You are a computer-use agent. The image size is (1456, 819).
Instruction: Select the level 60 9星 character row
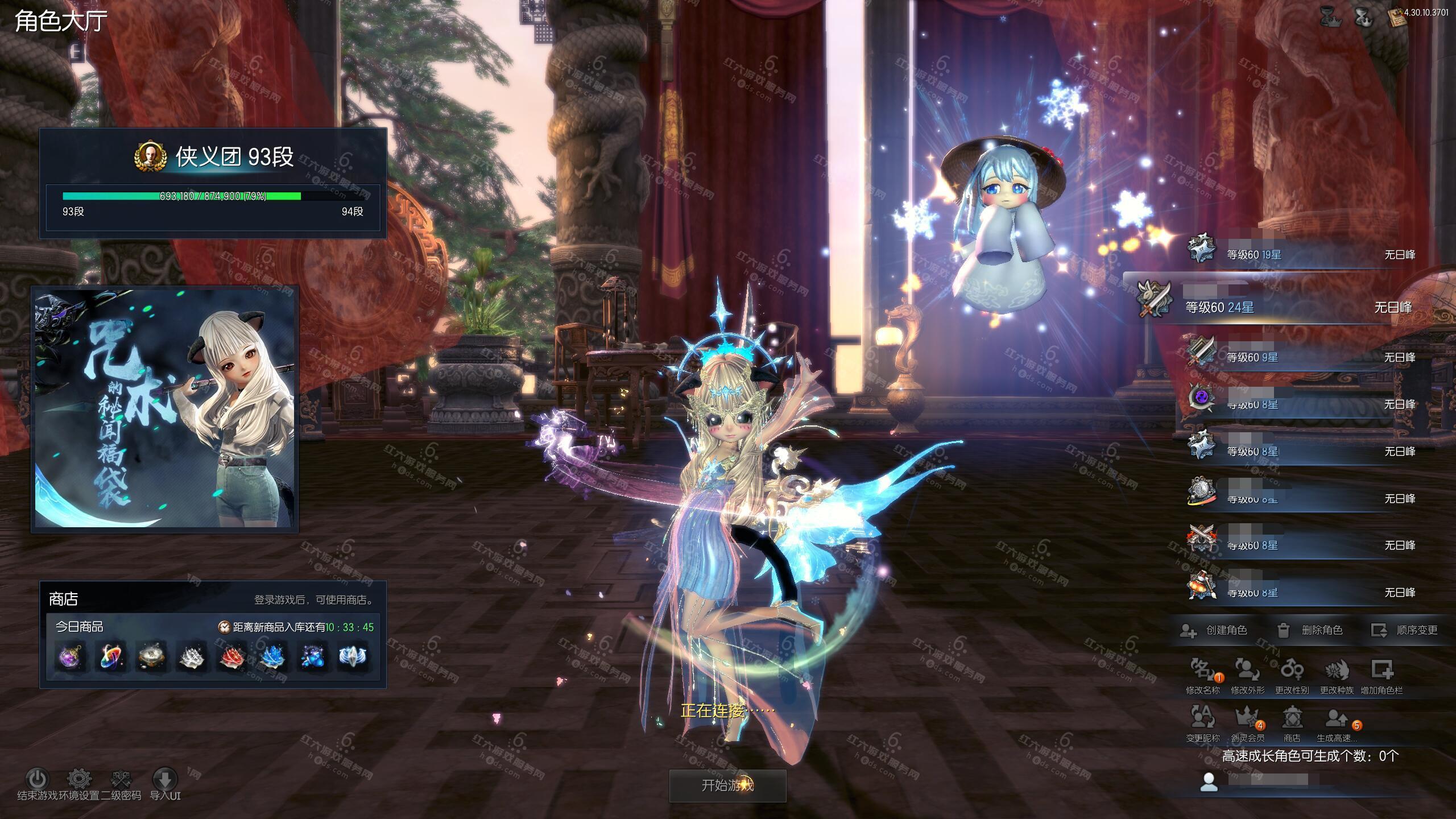[x=1302, y=357]
